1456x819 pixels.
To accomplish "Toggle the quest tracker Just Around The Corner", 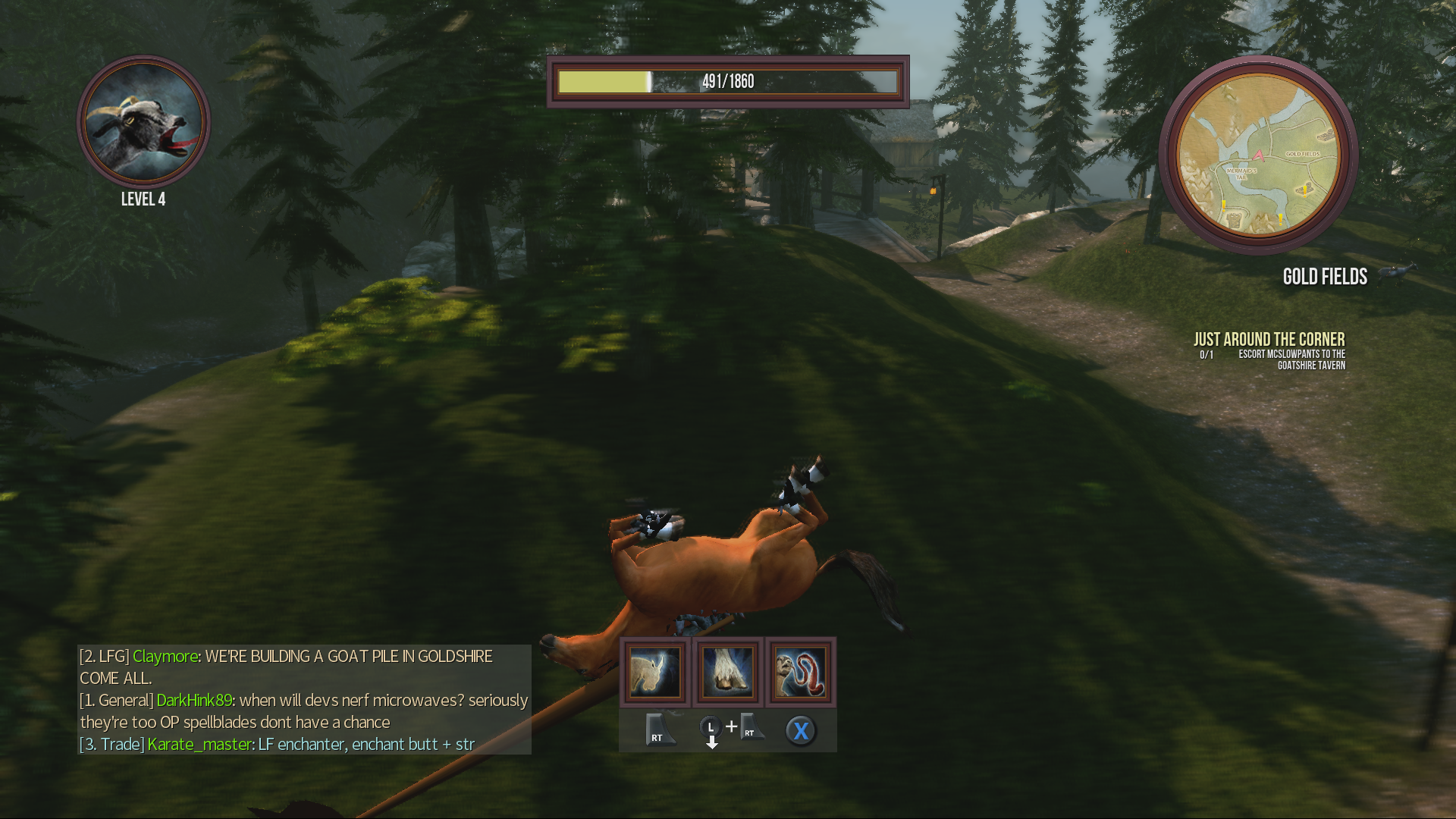I will [x=1269, y=339].
